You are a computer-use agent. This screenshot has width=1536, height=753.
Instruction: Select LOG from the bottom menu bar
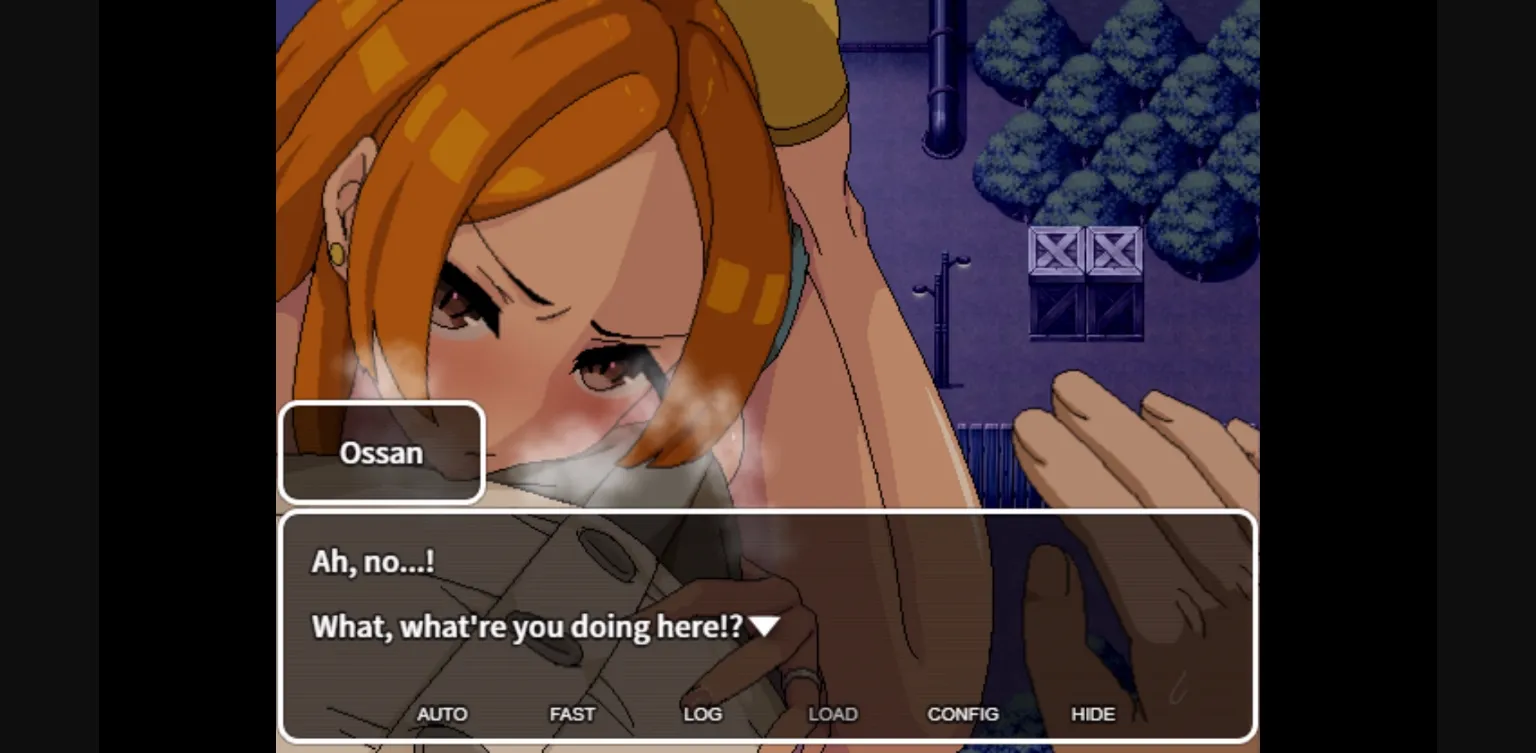tap(703, 714)
